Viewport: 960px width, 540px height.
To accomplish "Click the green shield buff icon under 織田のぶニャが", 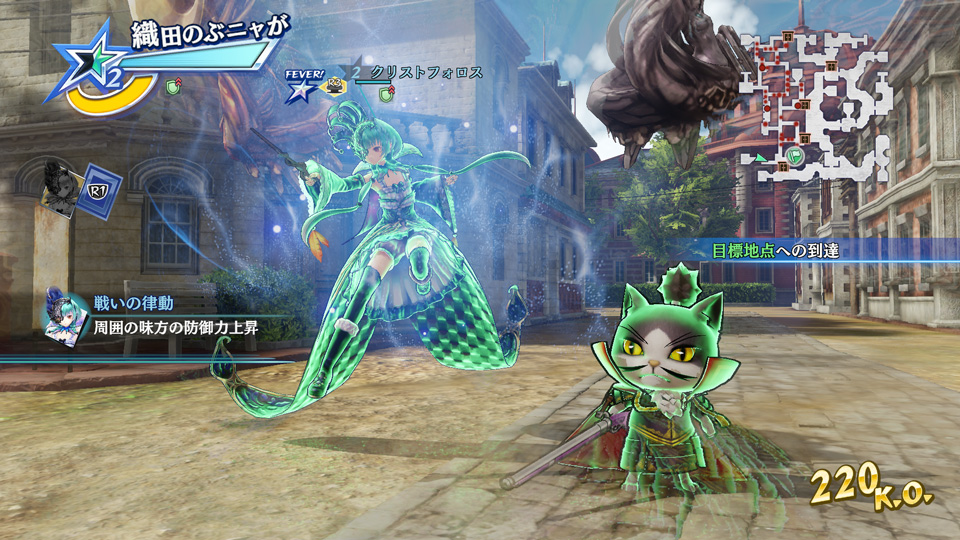I will (173, 88).
